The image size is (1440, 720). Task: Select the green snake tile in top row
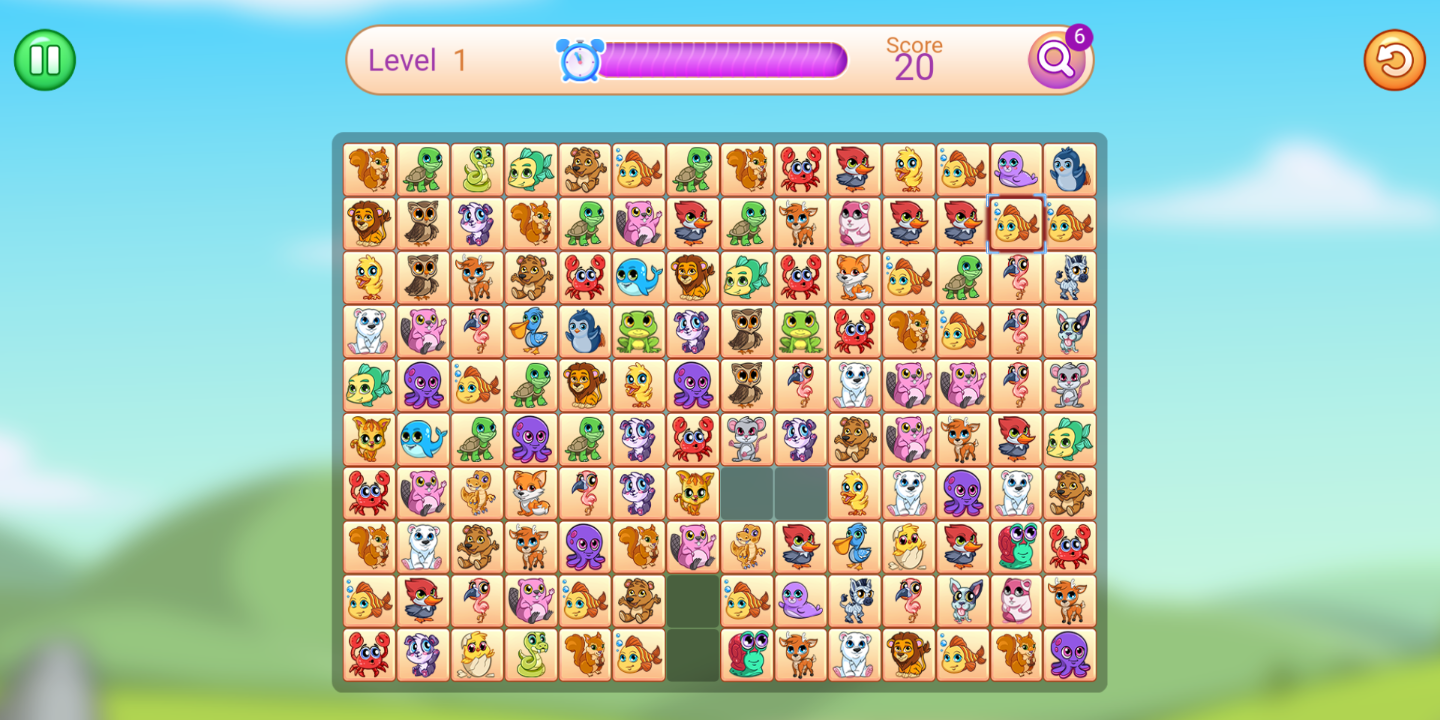(x=477, y=170)
